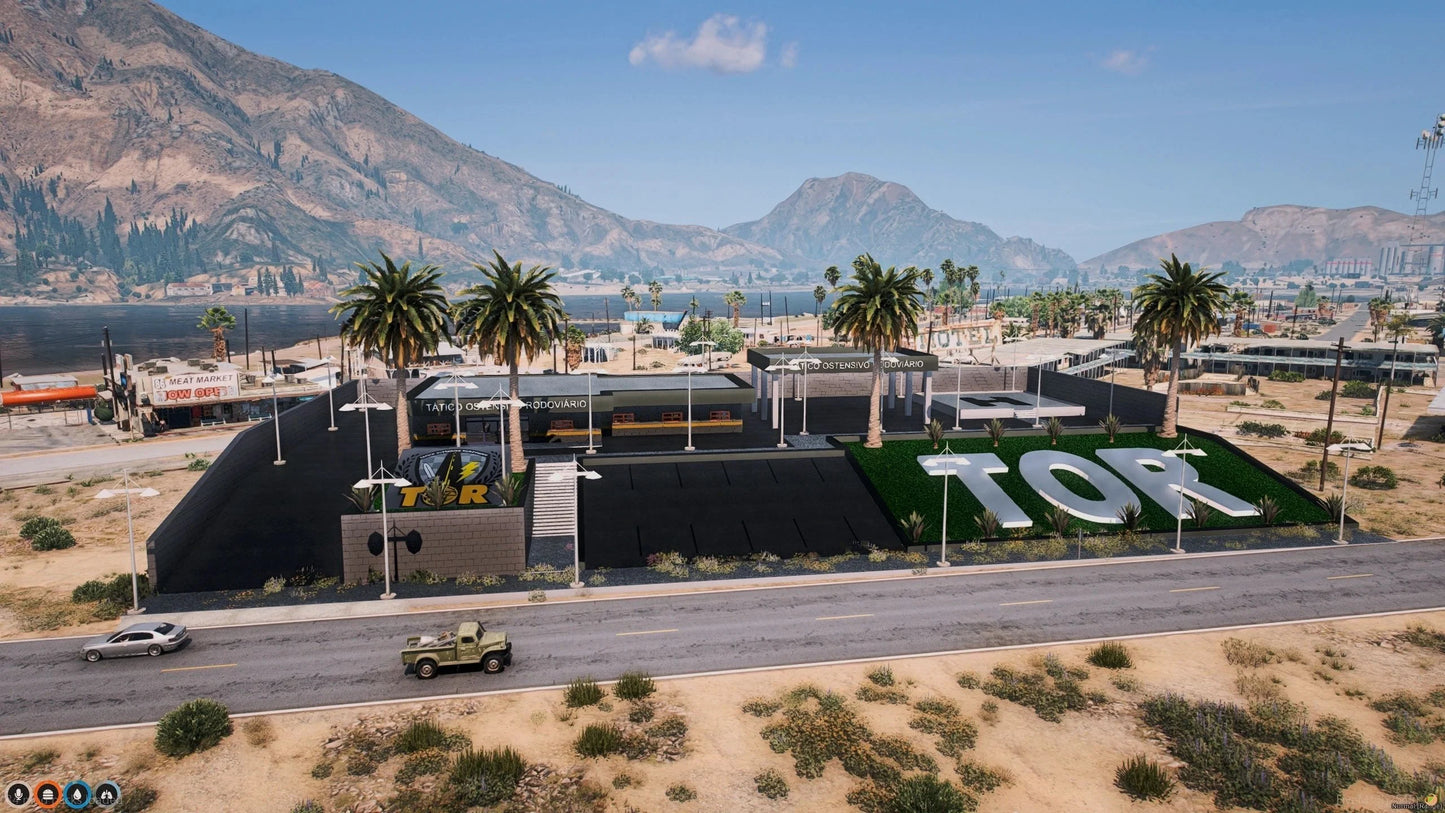The width and height of the screenshot is (1445, 813).
Task: Select the lungs oxygen status icon
Action: pos(107,795)
